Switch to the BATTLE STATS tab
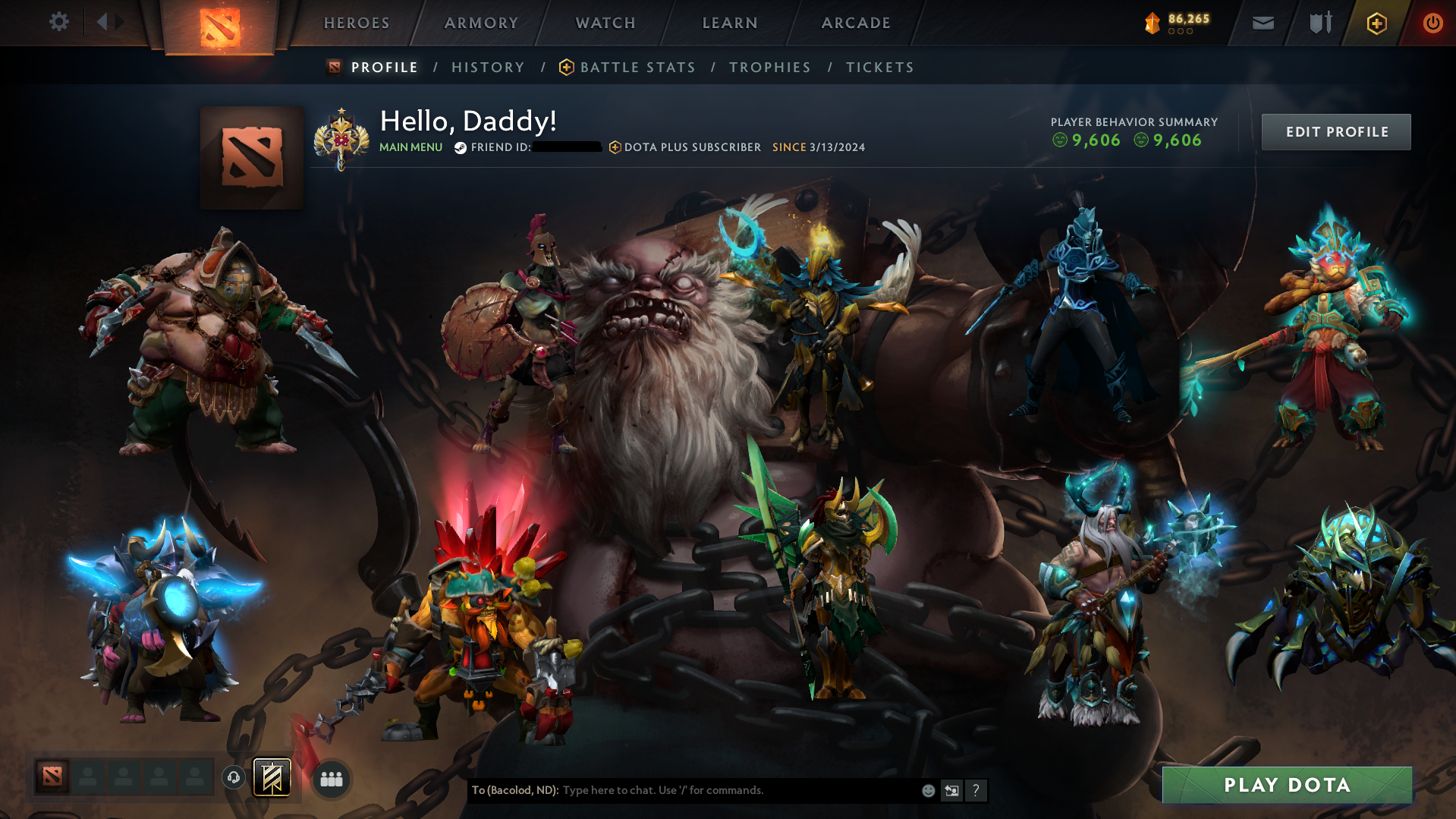 pyautogui.click(x=637, y=67)
